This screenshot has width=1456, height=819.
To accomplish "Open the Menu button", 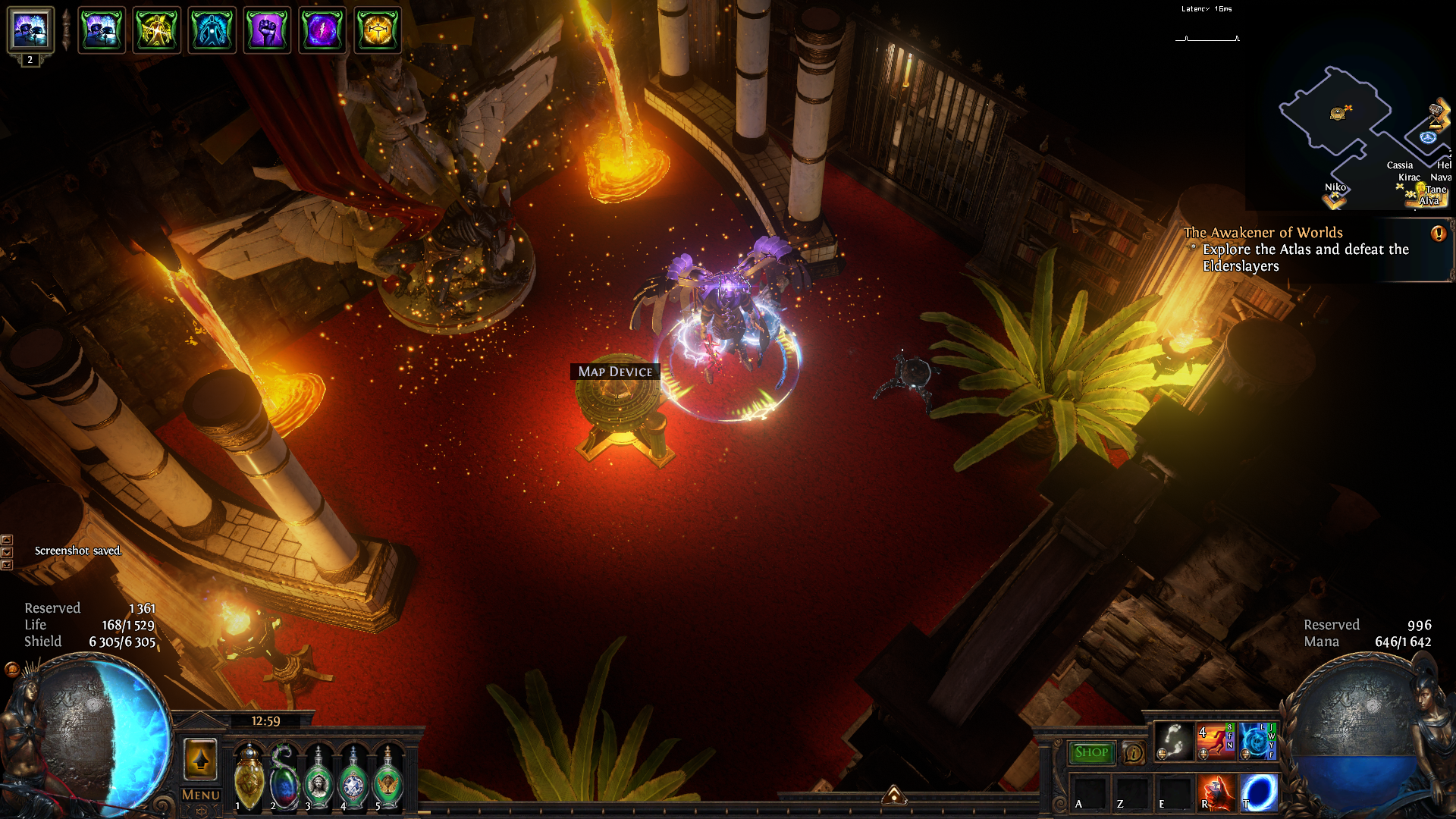I will pos(201,795).
